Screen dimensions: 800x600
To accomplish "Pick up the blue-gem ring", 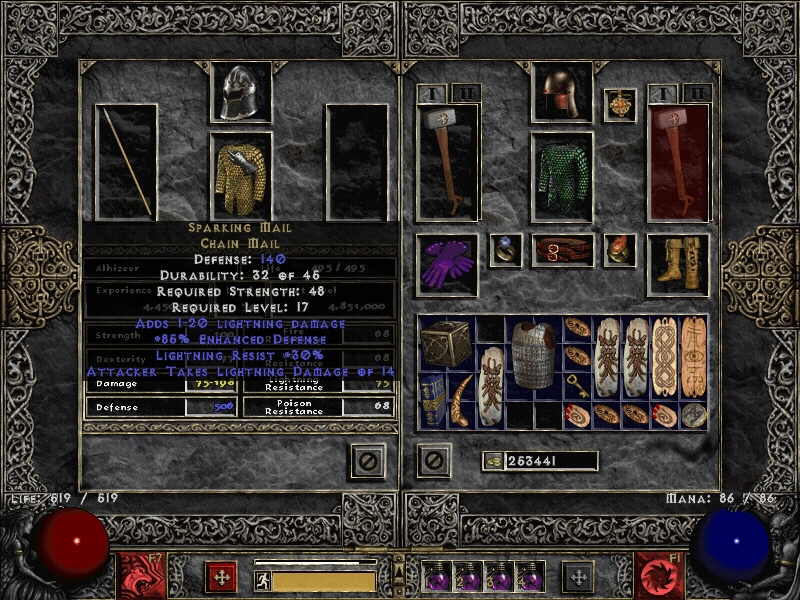I will (x=505, y=250).
